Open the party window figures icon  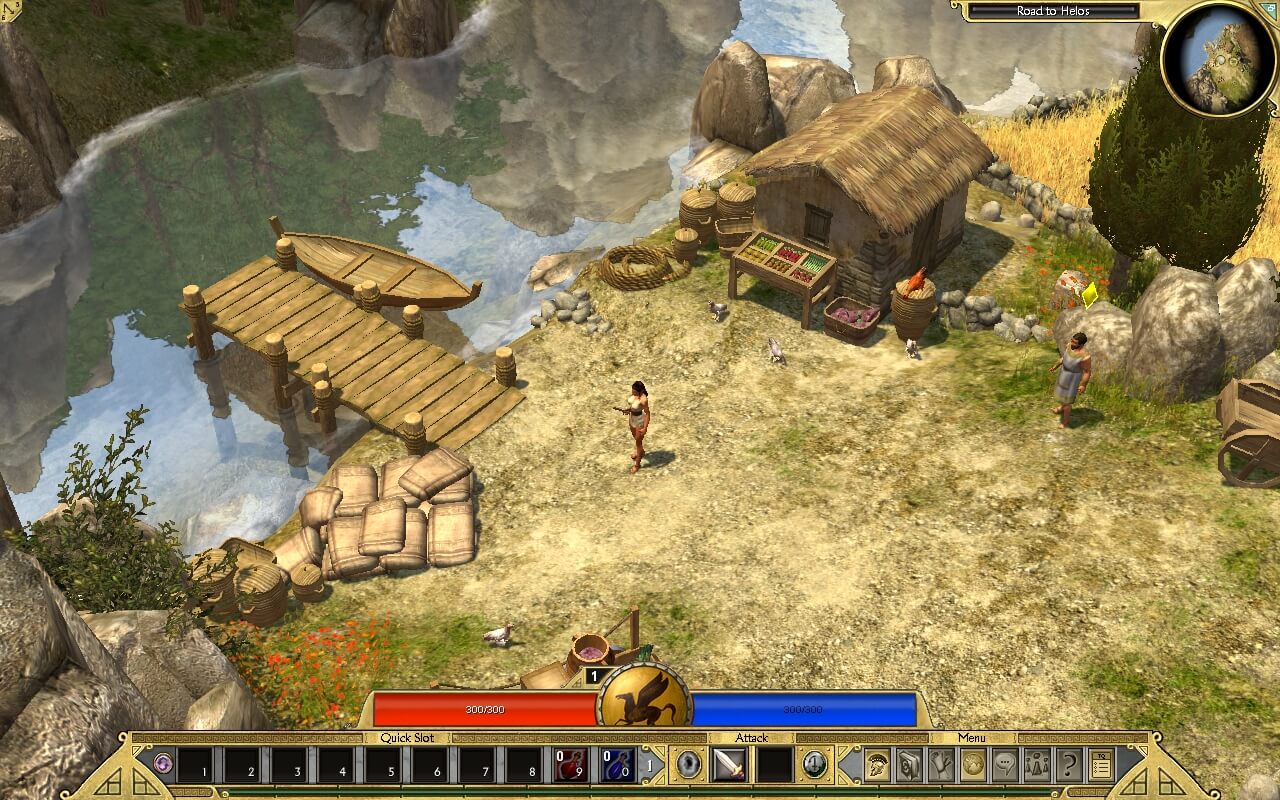[x=1037, y=765]
